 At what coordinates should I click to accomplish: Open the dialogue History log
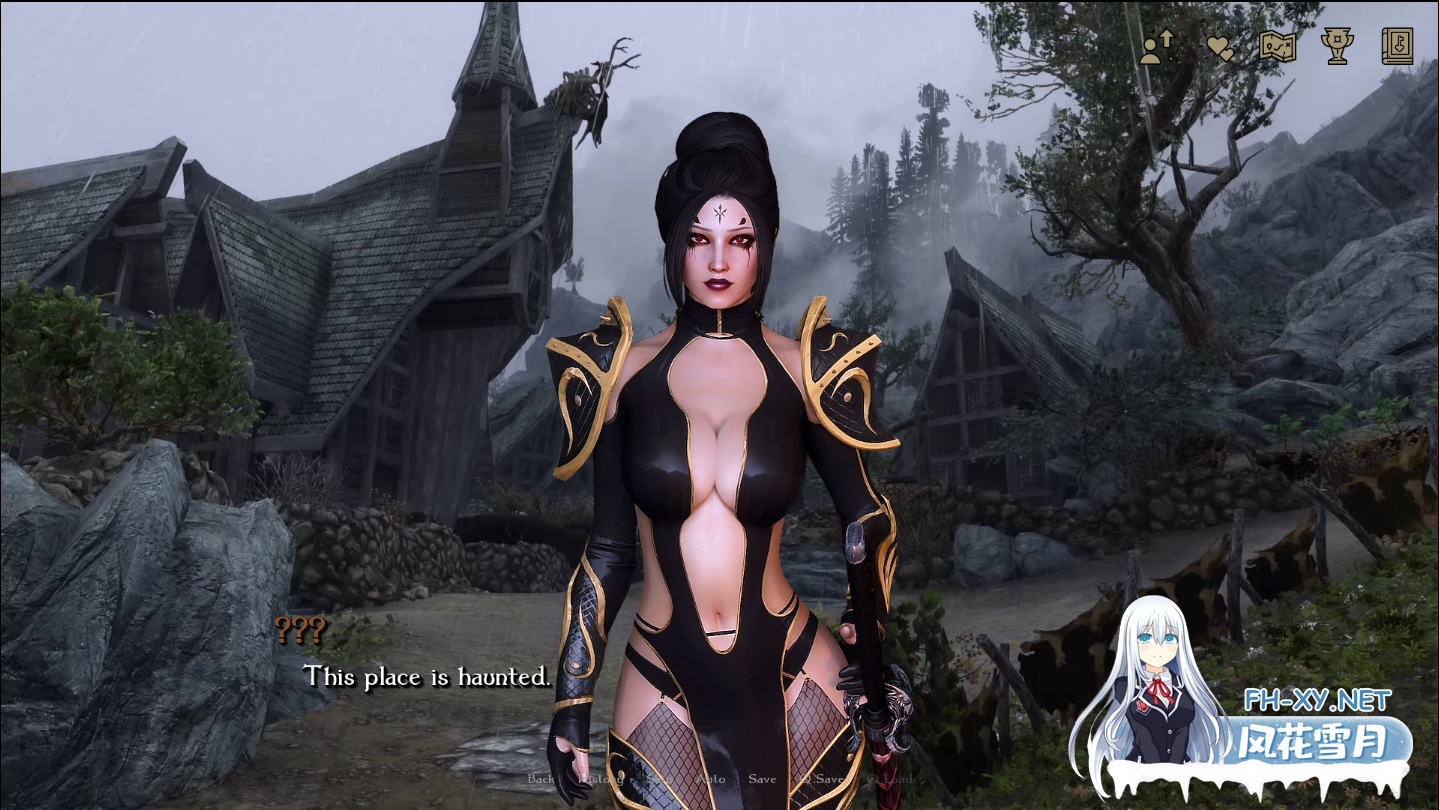click(601, 779)
